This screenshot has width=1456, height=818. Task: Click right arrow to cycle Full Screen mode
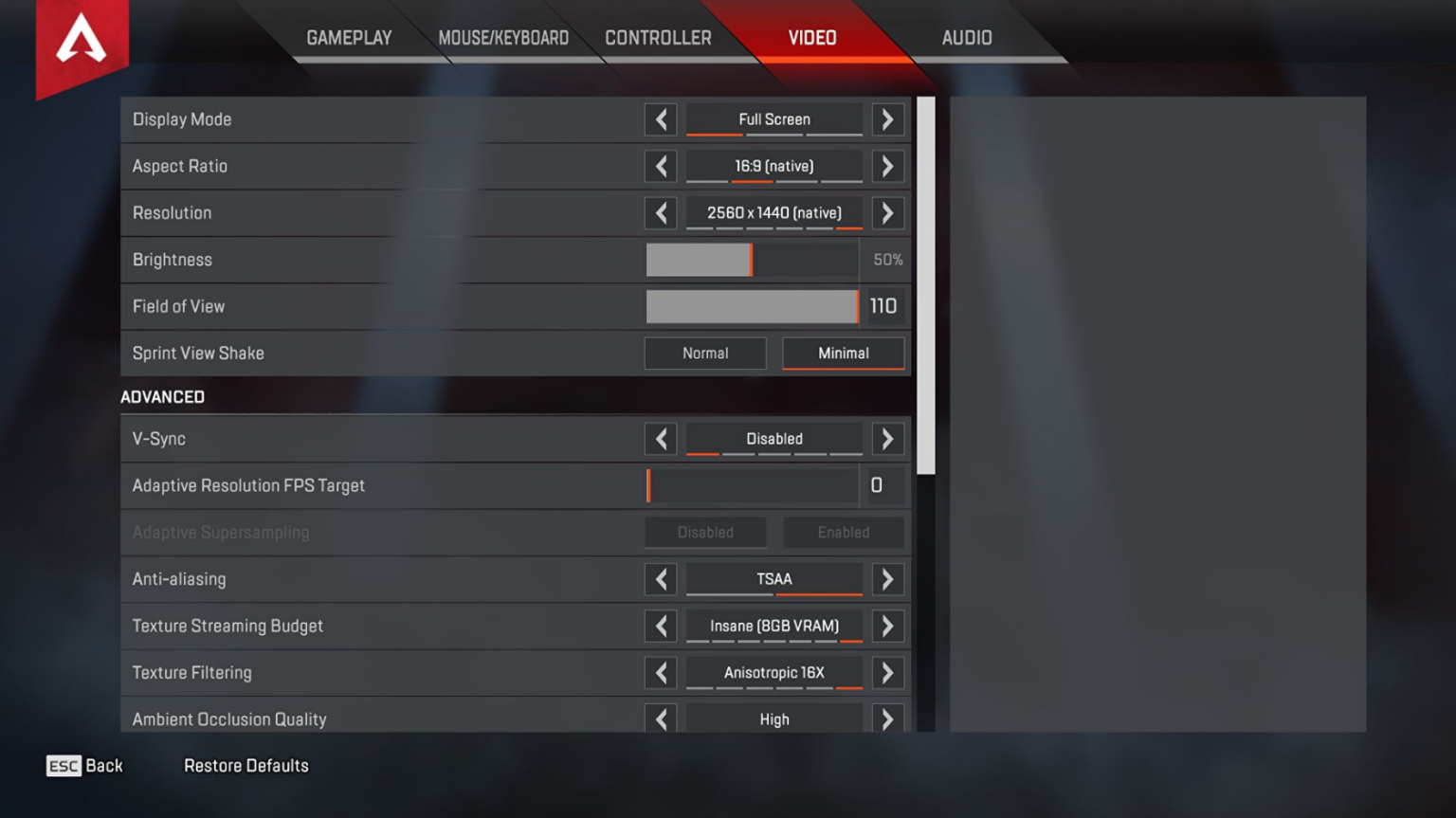(x=888, y=119)
